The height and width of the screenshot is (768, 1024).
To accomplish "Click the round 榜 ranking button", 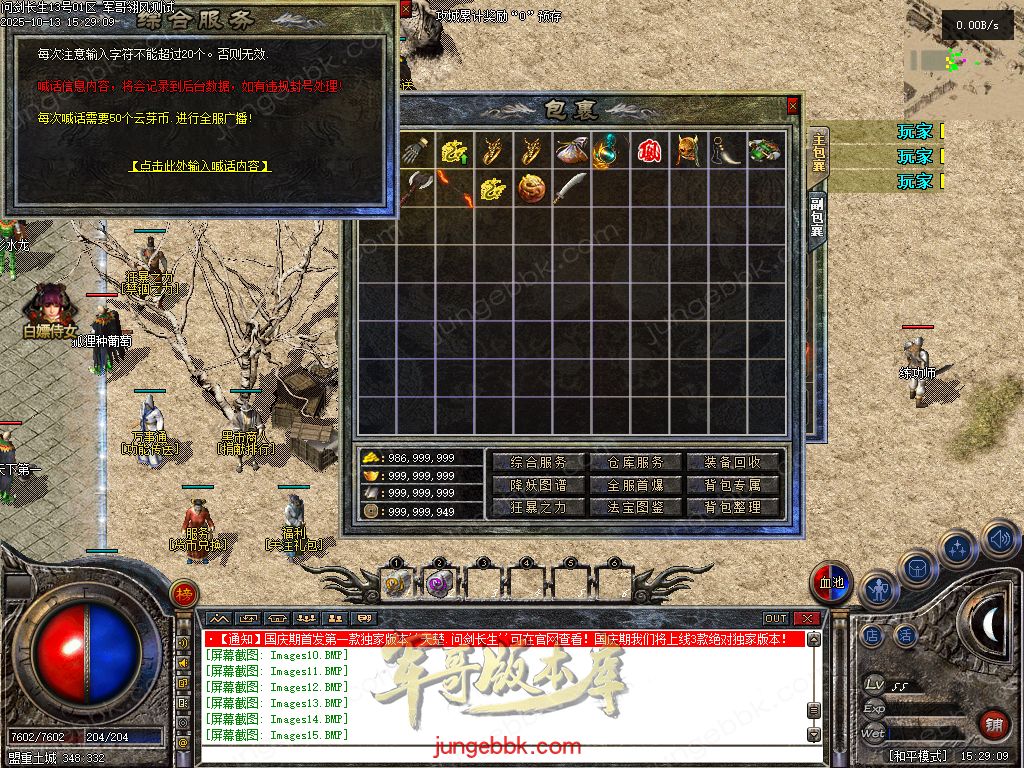I will [x=183, y=593].
